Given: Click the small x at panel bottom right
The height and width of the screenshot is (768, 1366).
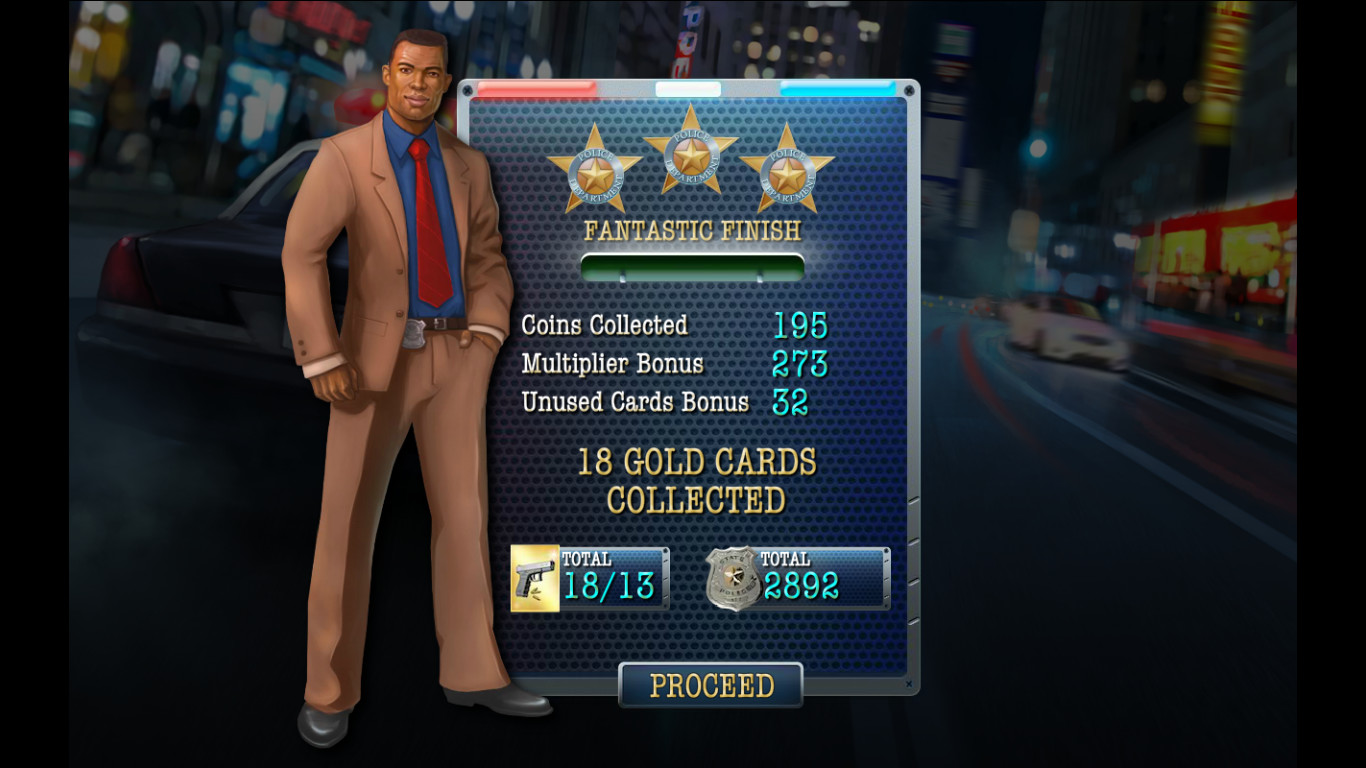Looking at the screenshot, I should pyautogui.click(x=908, y=686).
